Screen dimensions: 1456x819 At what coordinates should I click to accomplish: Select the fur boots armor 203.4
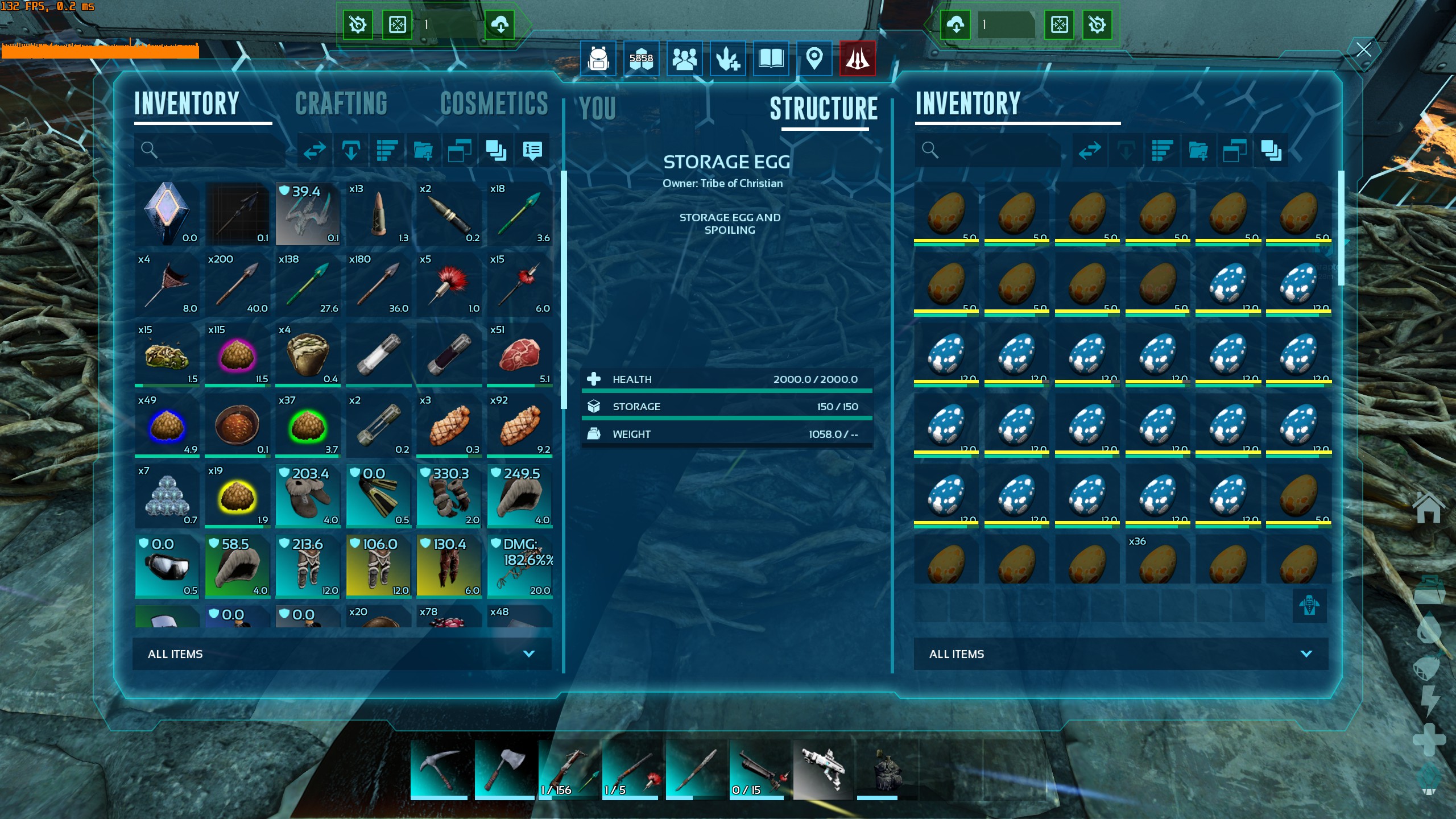(x=308, y=495)
